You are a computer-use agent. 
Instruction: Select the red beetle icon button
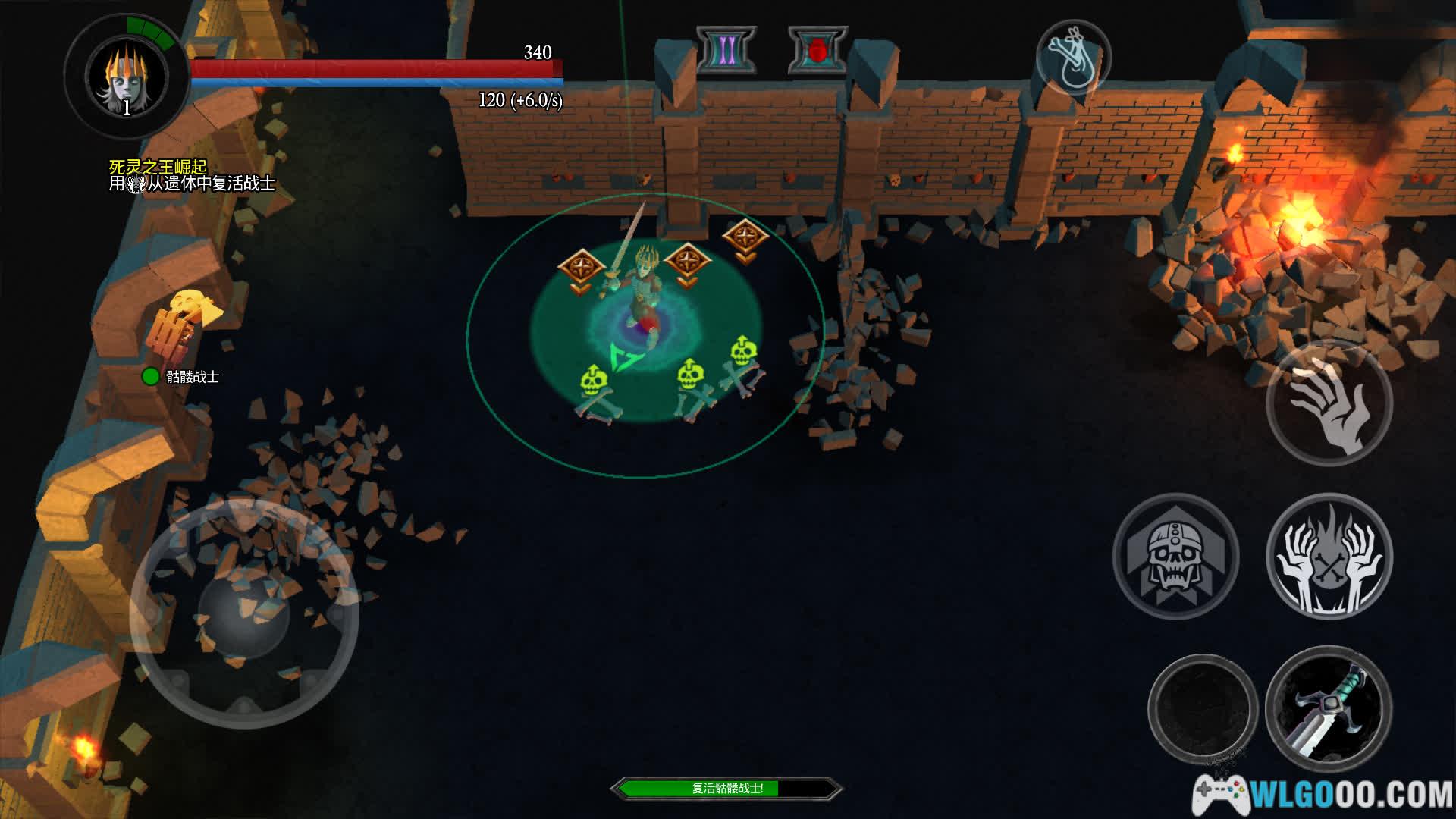pyautogui.click(x=817, y=51)
